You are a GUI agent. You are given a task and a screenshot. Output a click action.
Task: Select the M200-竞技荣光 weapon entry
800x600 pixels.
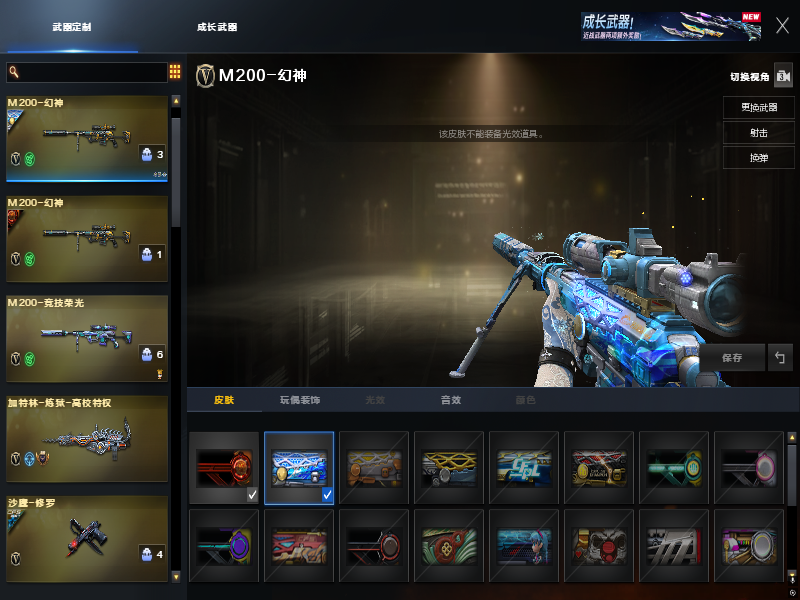pyautogui.click(x=87, y=339)
